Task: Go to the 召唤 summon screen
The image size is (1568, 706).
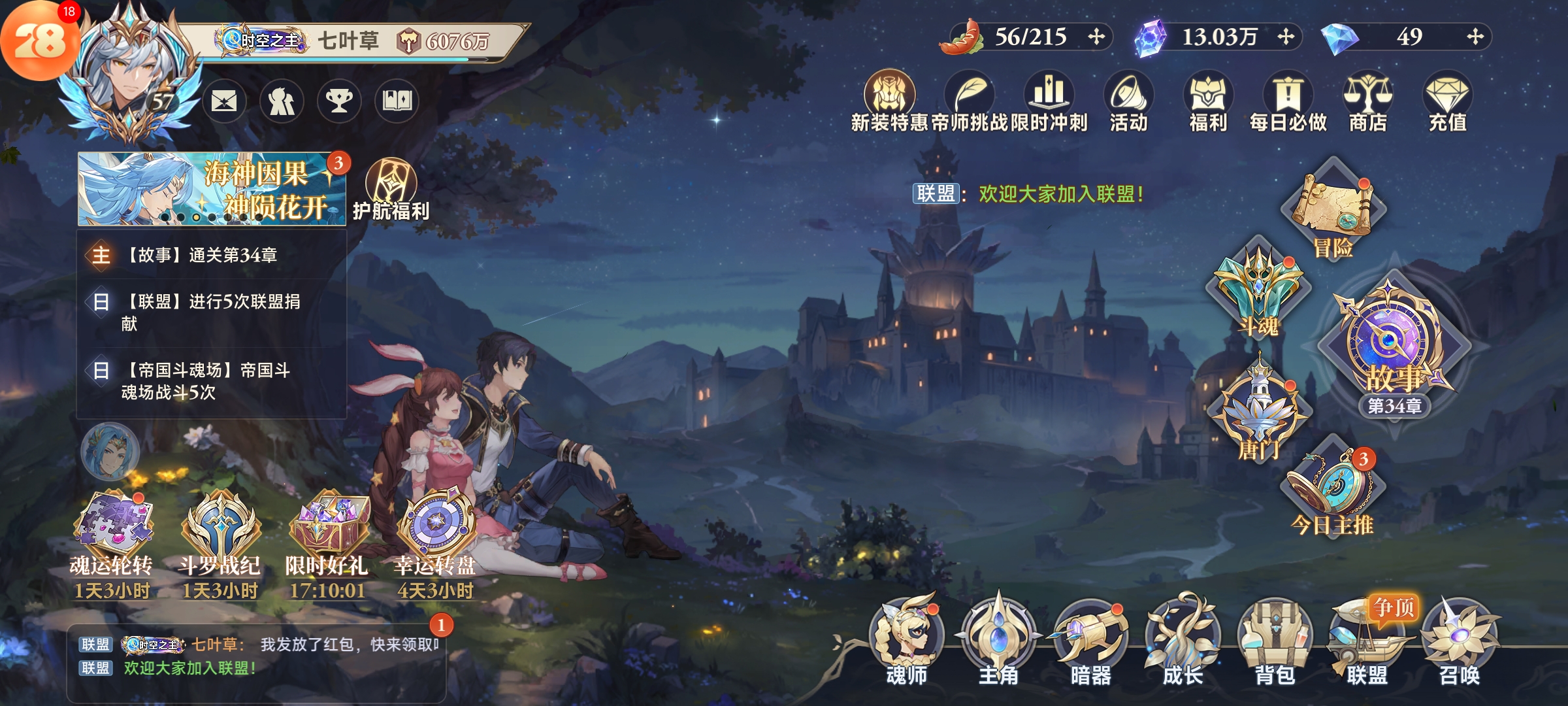Action: (x=1459, y=641)
